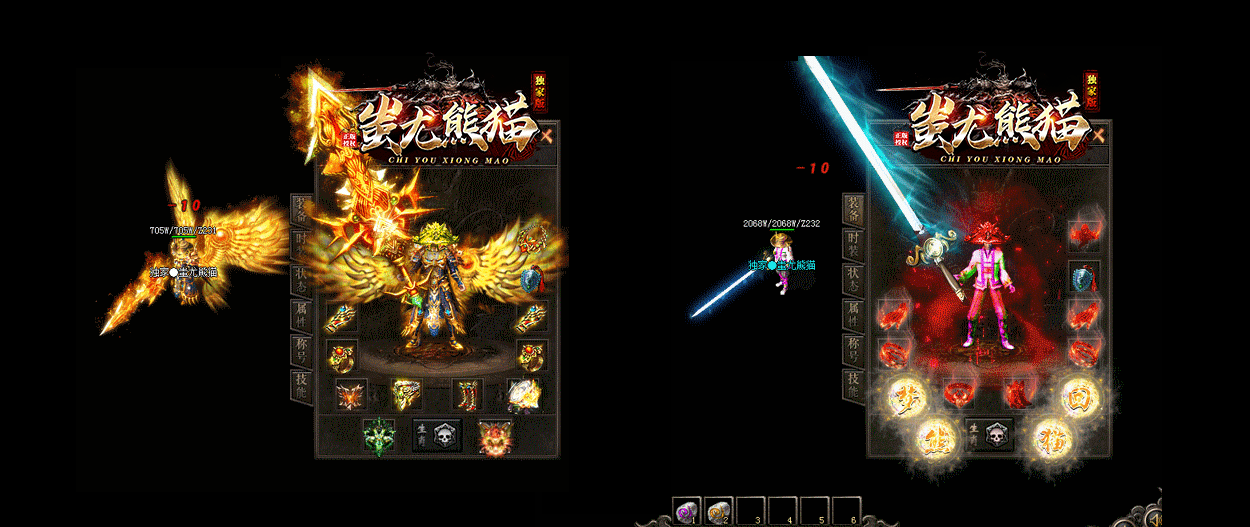Viewport: 1250px width, 527px height.
Task: Toggle the sound speaker icon
Action: click(x=1153, y=518)
